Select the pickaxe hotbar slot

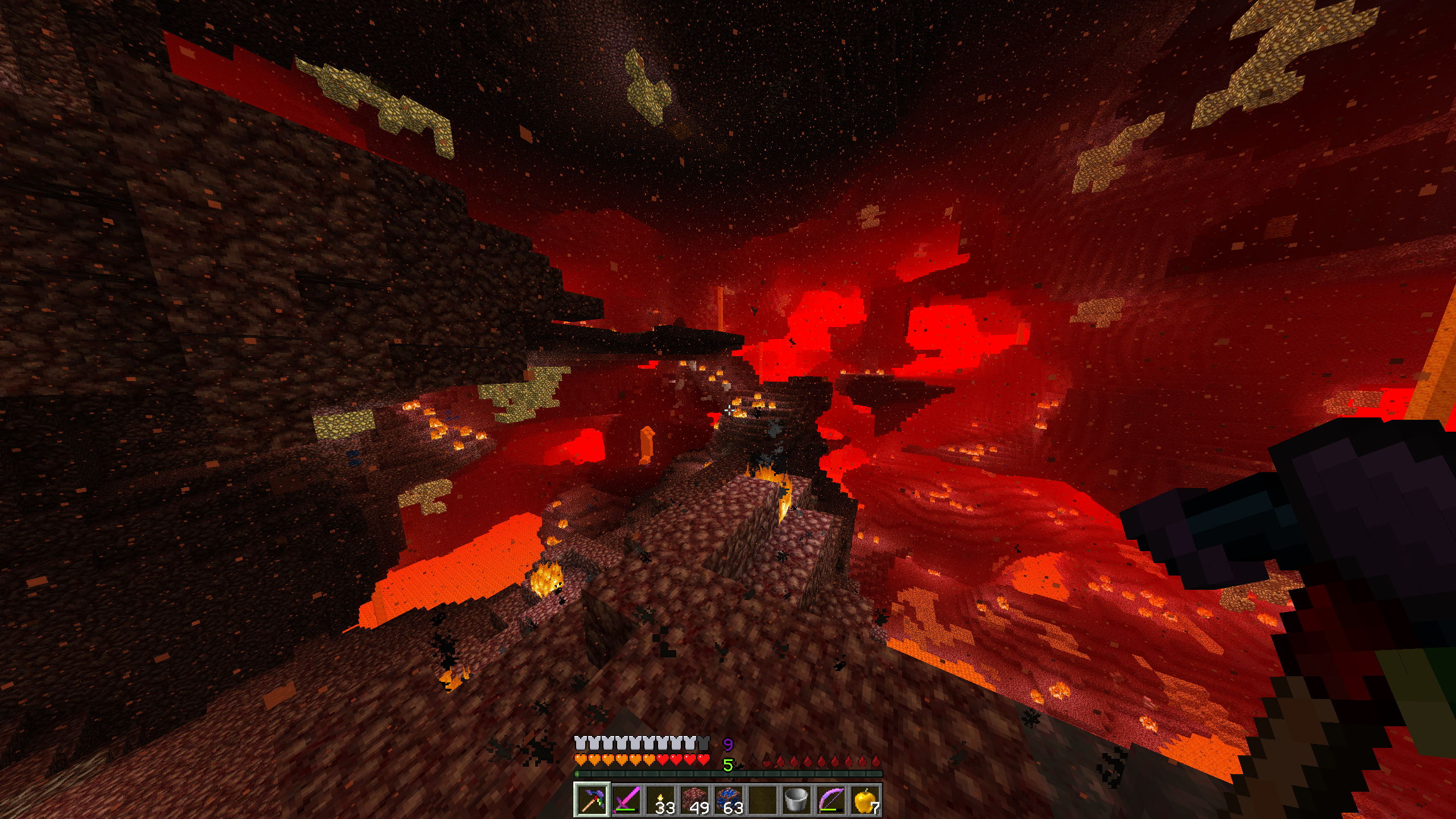click(591, 800)
